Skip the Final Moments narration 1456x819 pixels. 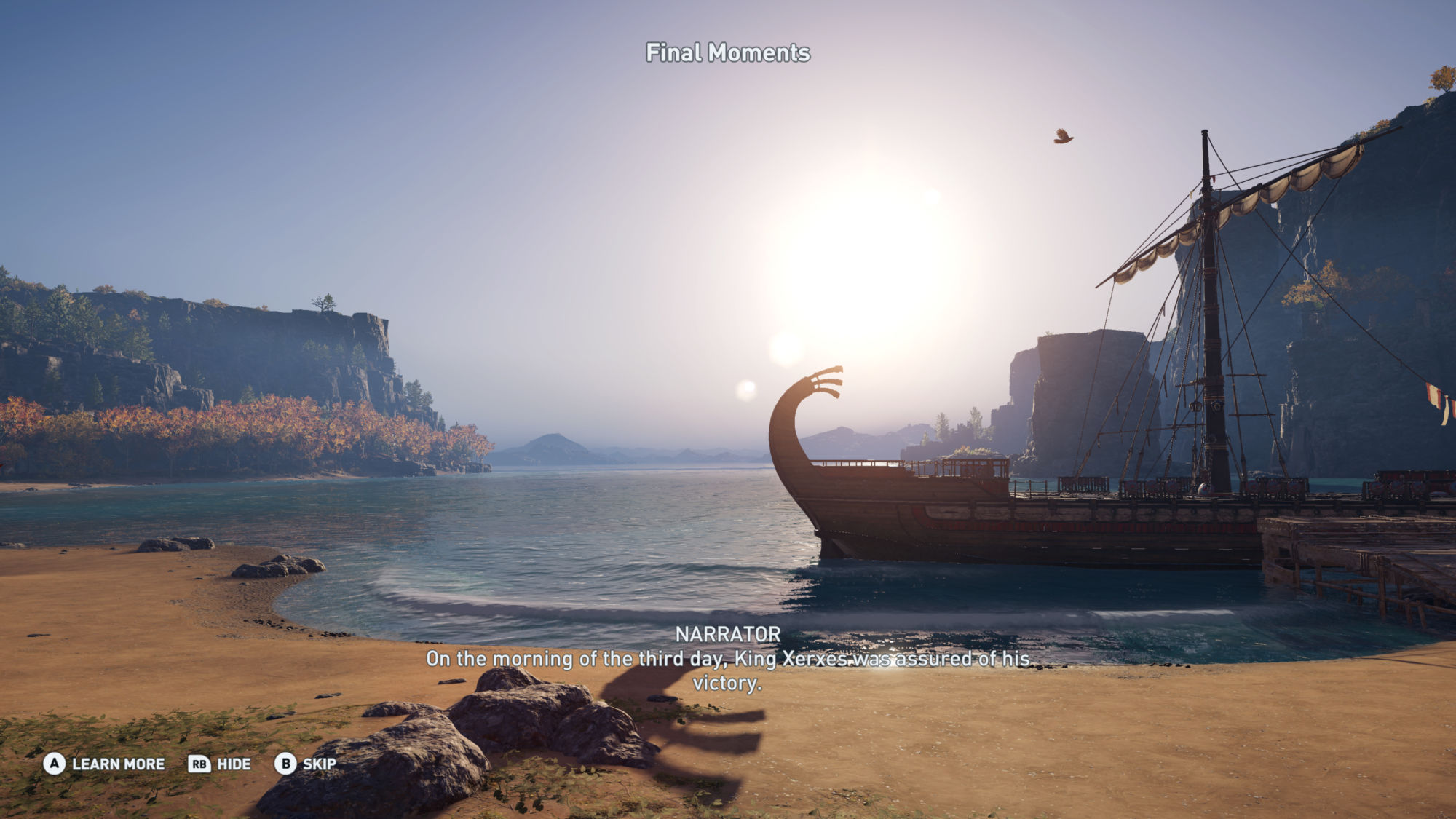(306, 764)
